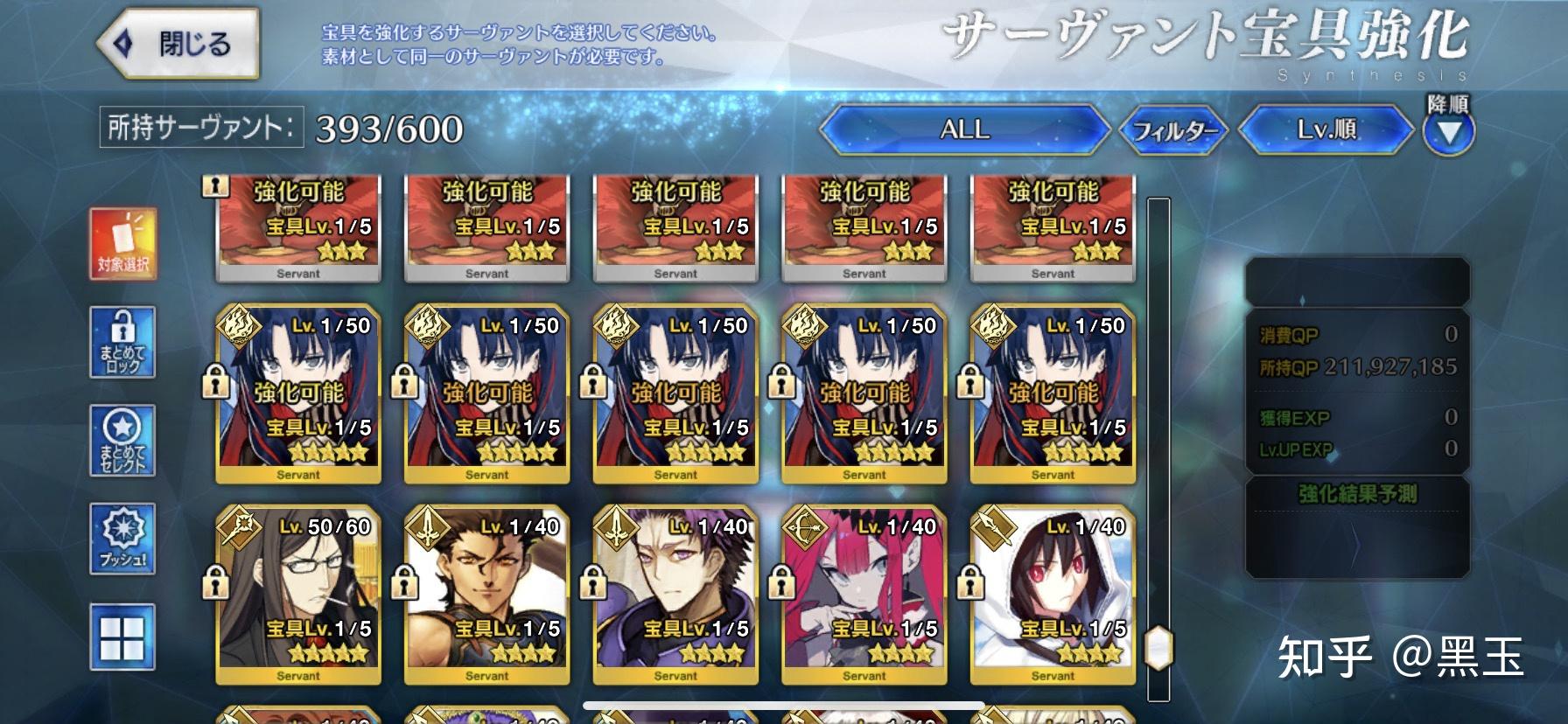Choose the white-hooded Lancer servant card
1568x724 pixels.
[x=1053, y=595]
